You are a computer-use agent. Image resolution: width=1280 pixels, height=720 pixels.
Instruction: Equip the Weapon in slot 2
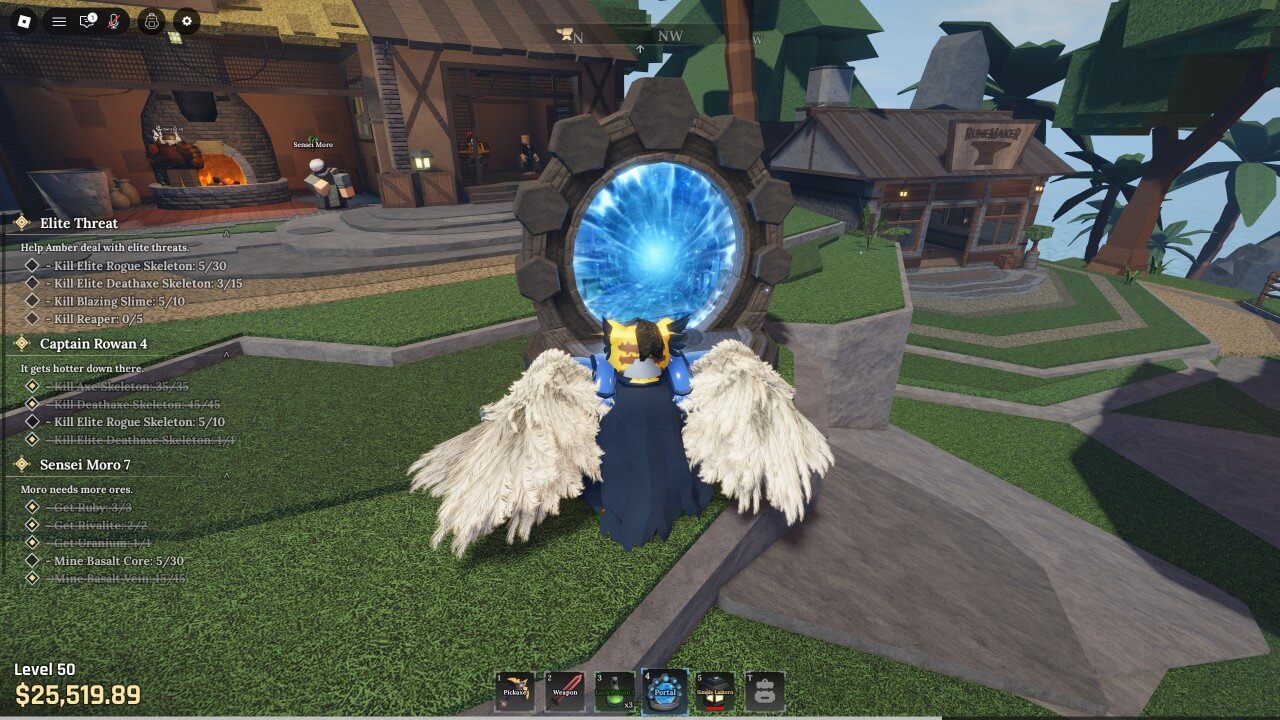564,690
